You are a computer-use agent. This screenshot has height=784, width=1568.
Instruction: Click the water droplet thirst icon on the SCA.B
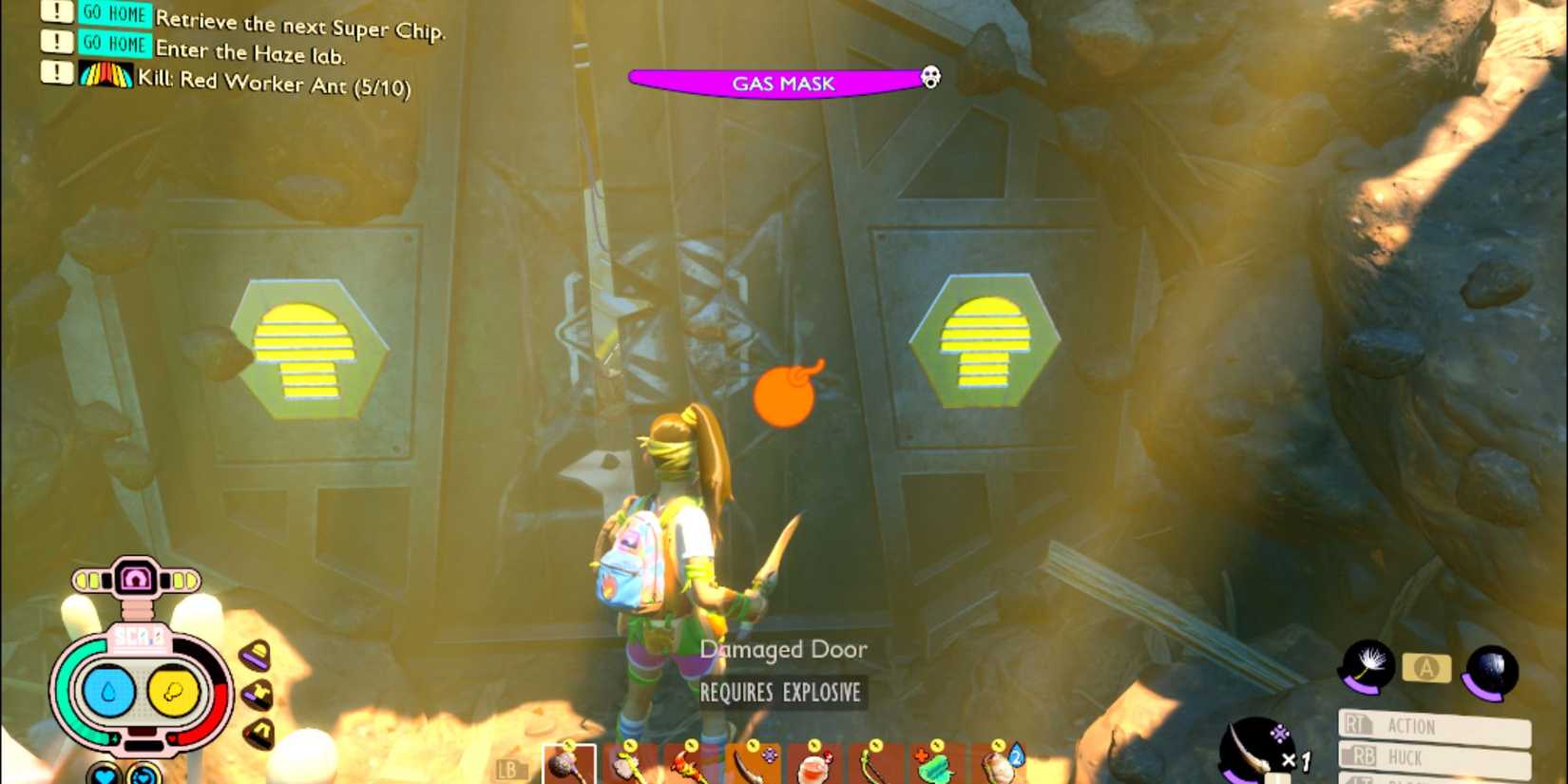(107, 691)
